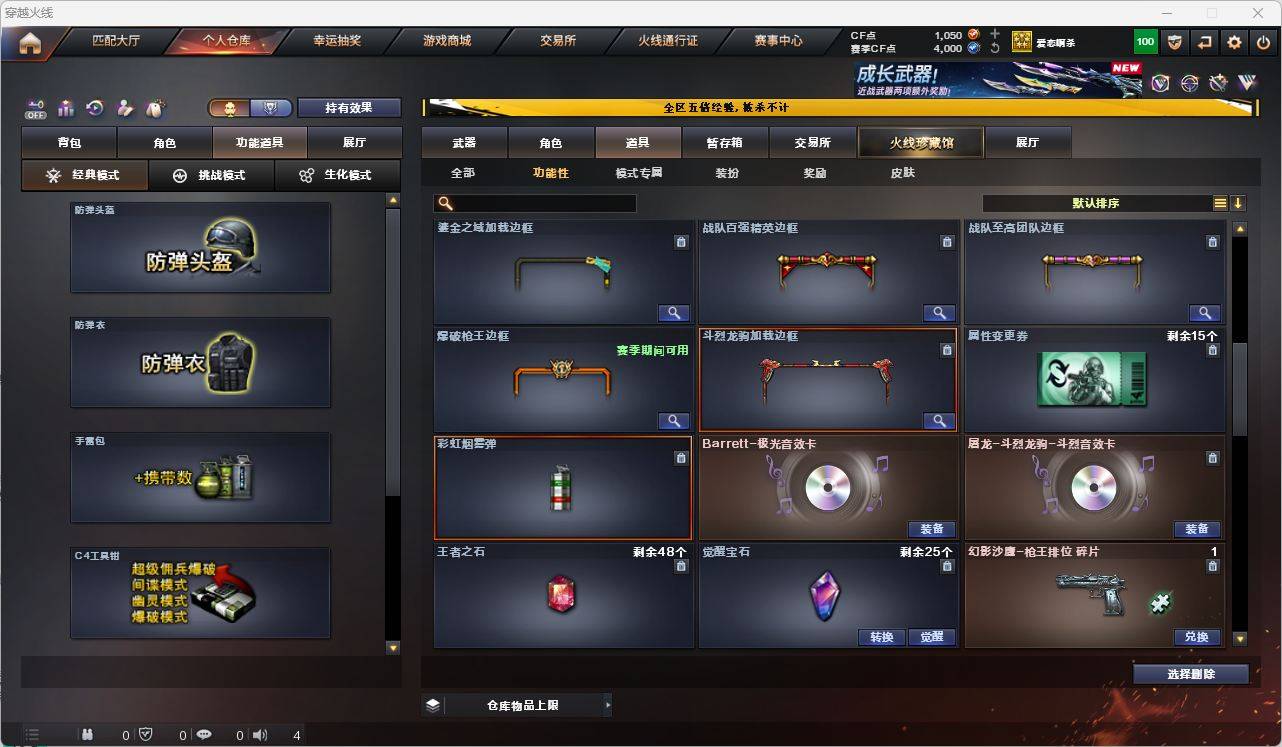Viewport: 1282px width, 747px height.
Task: Select the skull side of display toggle
Action: click(227, 107)
